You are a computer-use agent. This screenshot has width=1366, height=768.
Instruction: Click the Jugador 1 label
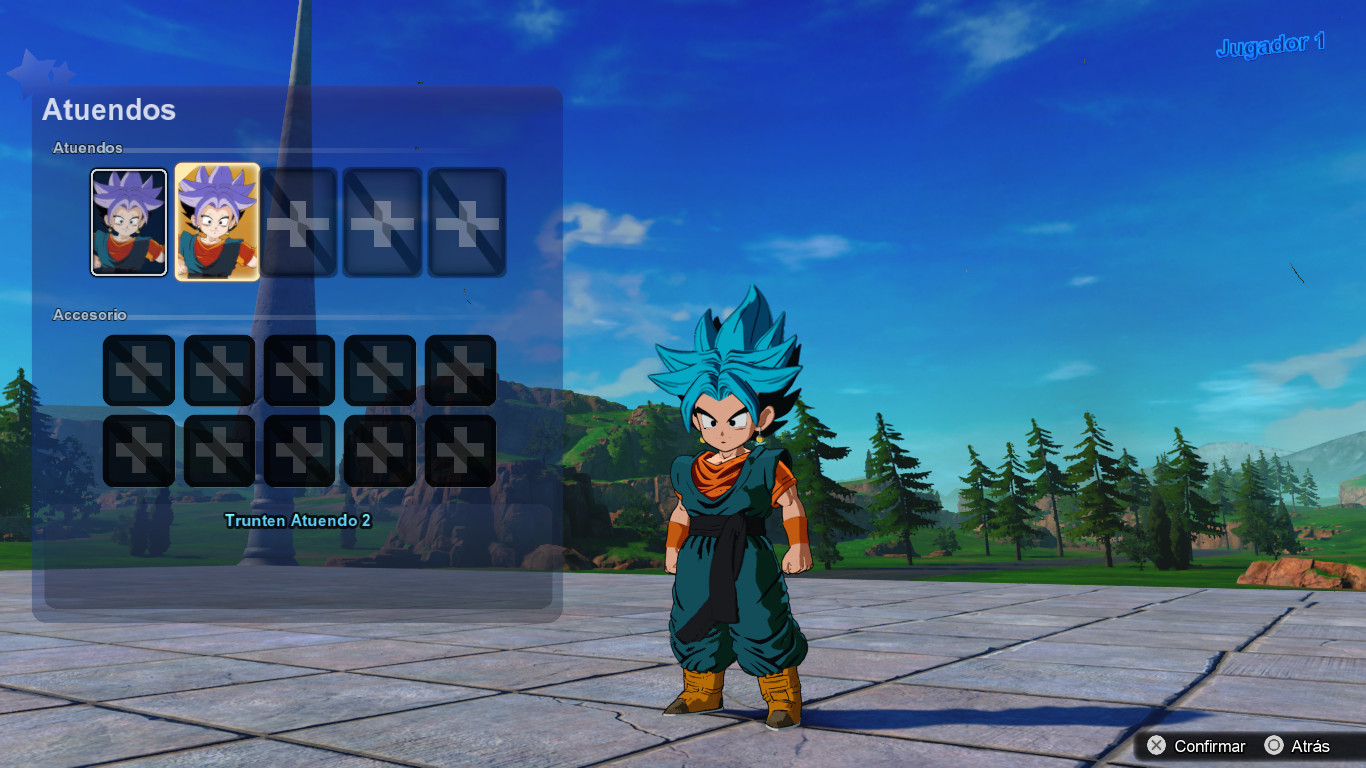tap(1270, 44)
